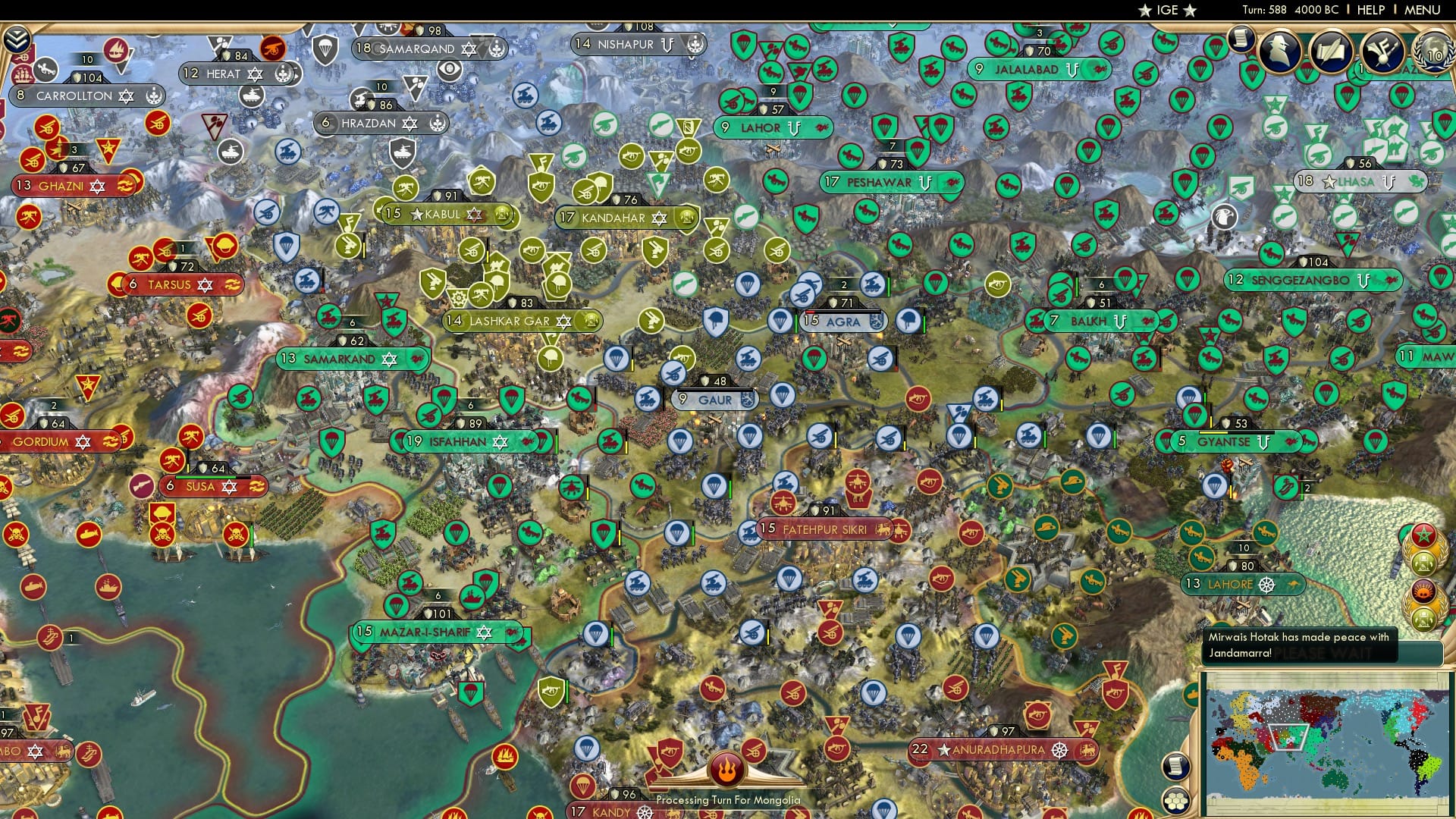
Task: Click the Star of David icon on Herat's banner
Action: click(254, 74)
